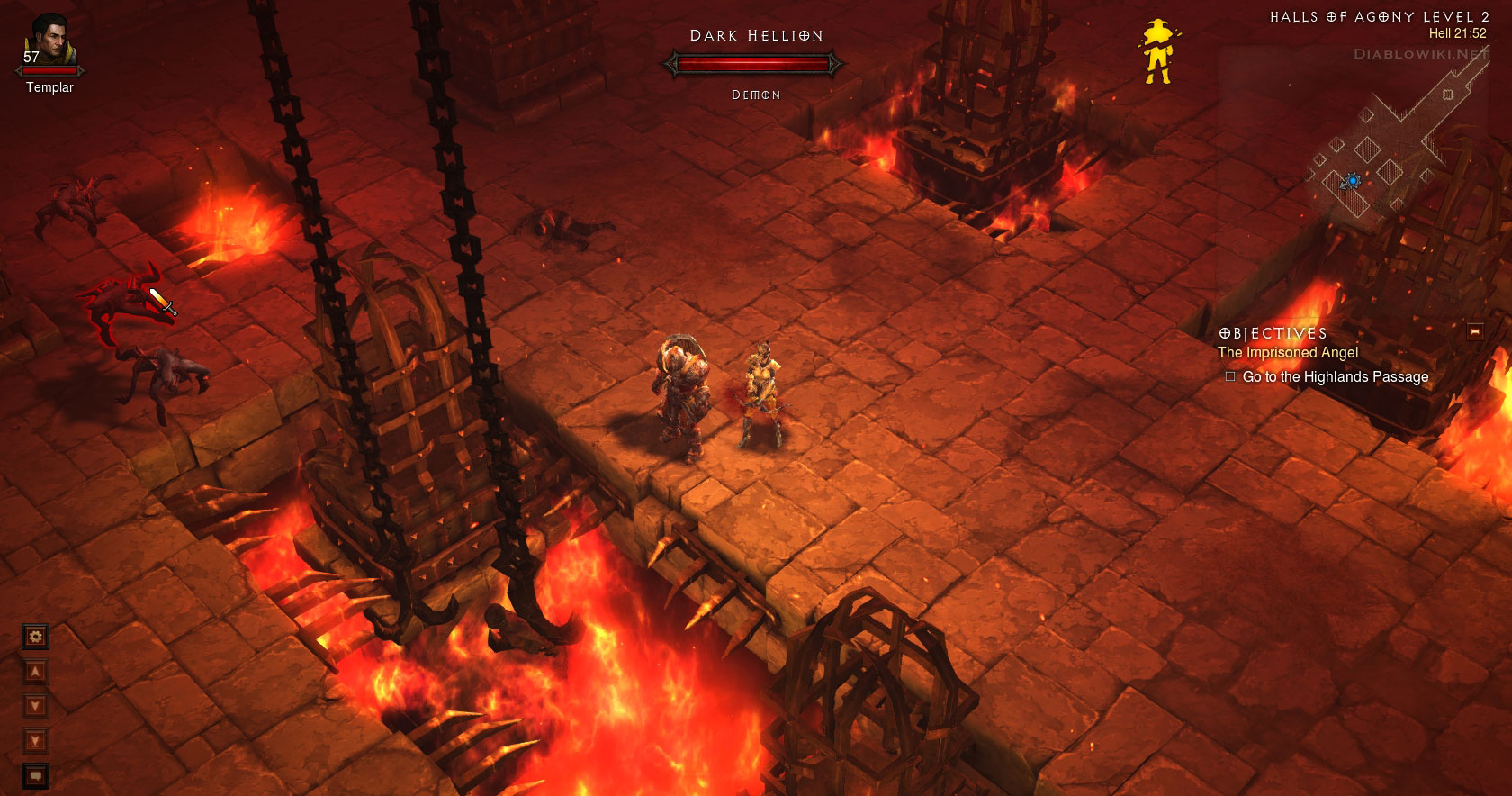Click the chat scroll-down arrow button
Image resolution: width=1512 pixels, height=796 pixels.
[35, 706]
